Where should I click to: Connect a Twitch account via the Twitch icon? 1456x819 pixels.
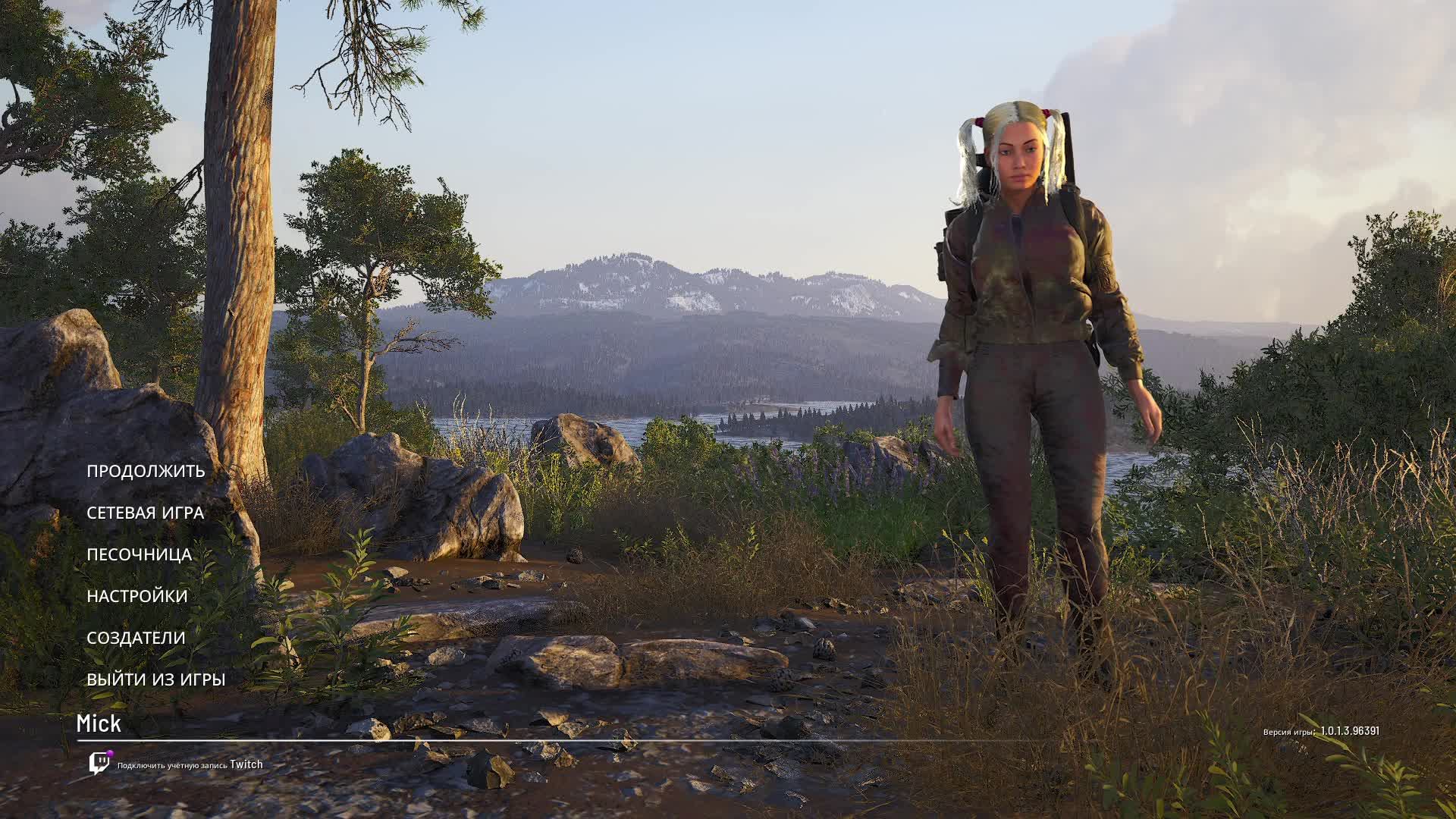[x=99, y=763]
